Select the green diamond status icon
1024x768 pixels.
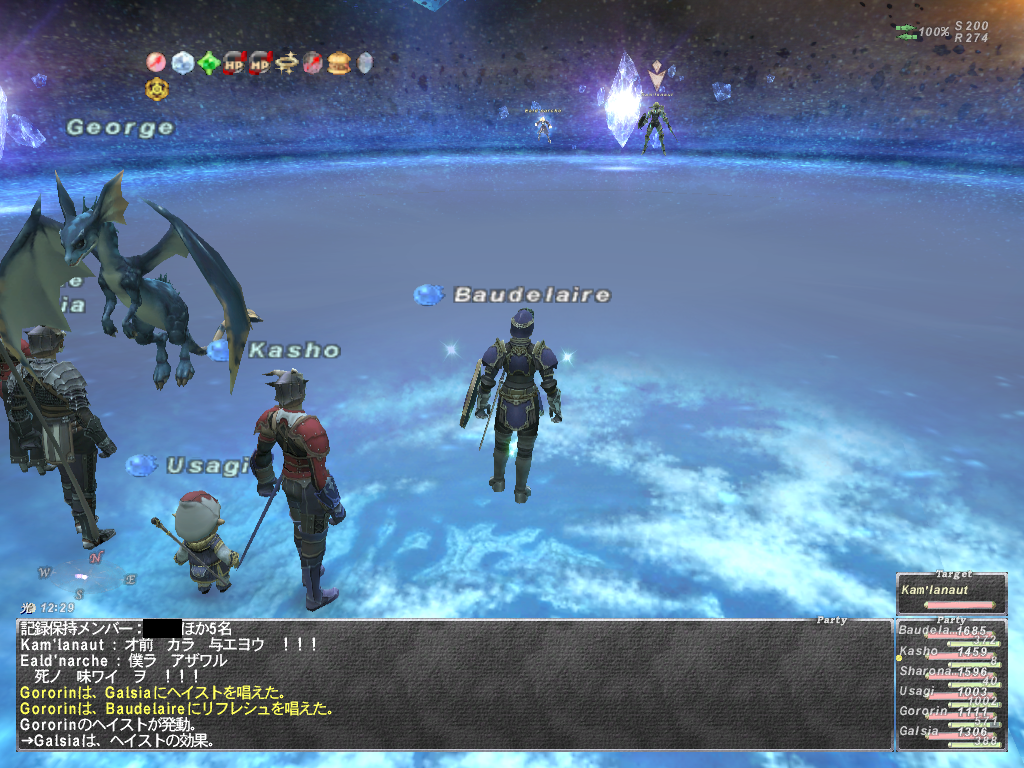click(208, 63)
